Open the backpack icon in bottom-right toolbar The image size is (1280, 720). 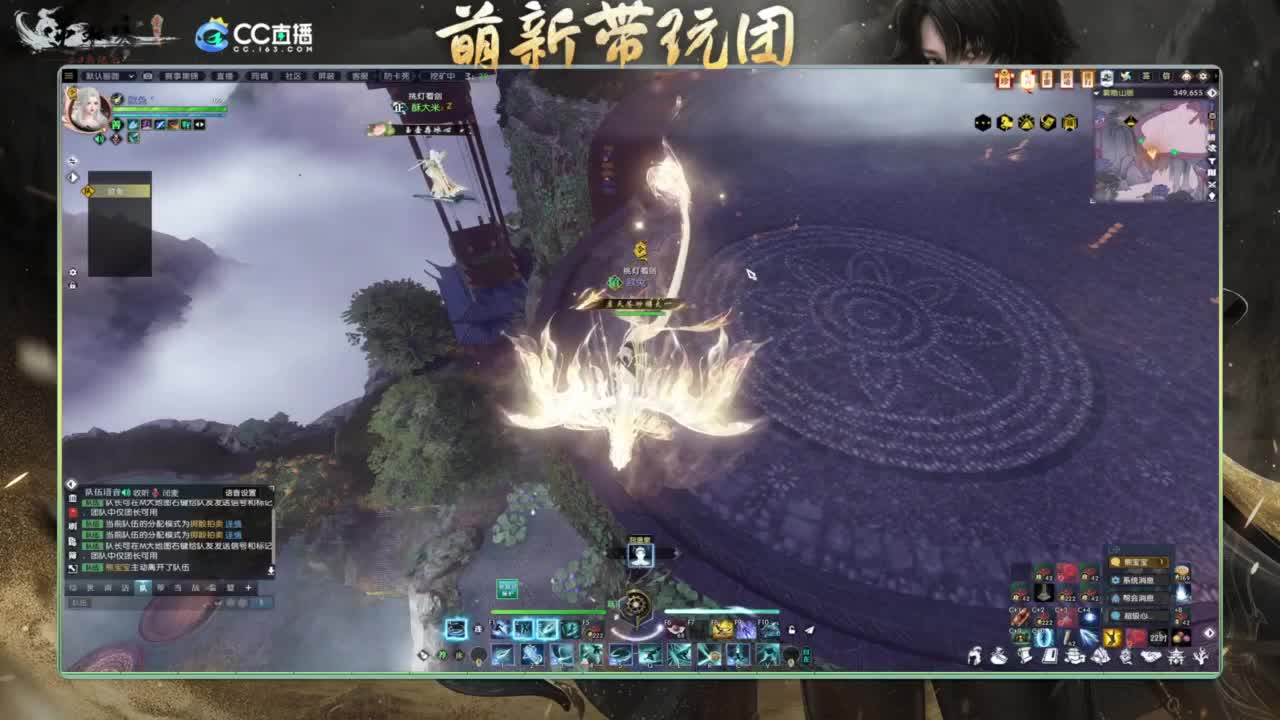tap(997, 656)
